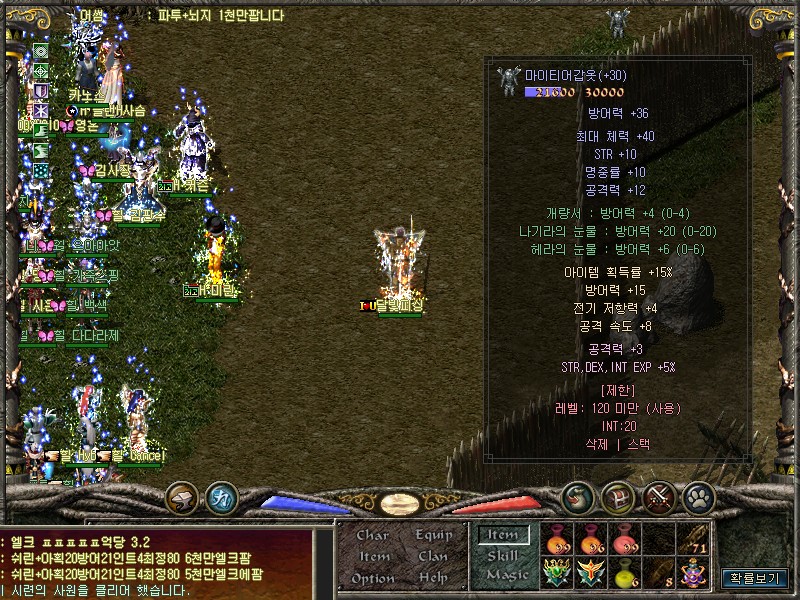Image resolution: width=800 pixels, height=600 pixels.
Task: Open the pouch bag round button
Action: 577,496
